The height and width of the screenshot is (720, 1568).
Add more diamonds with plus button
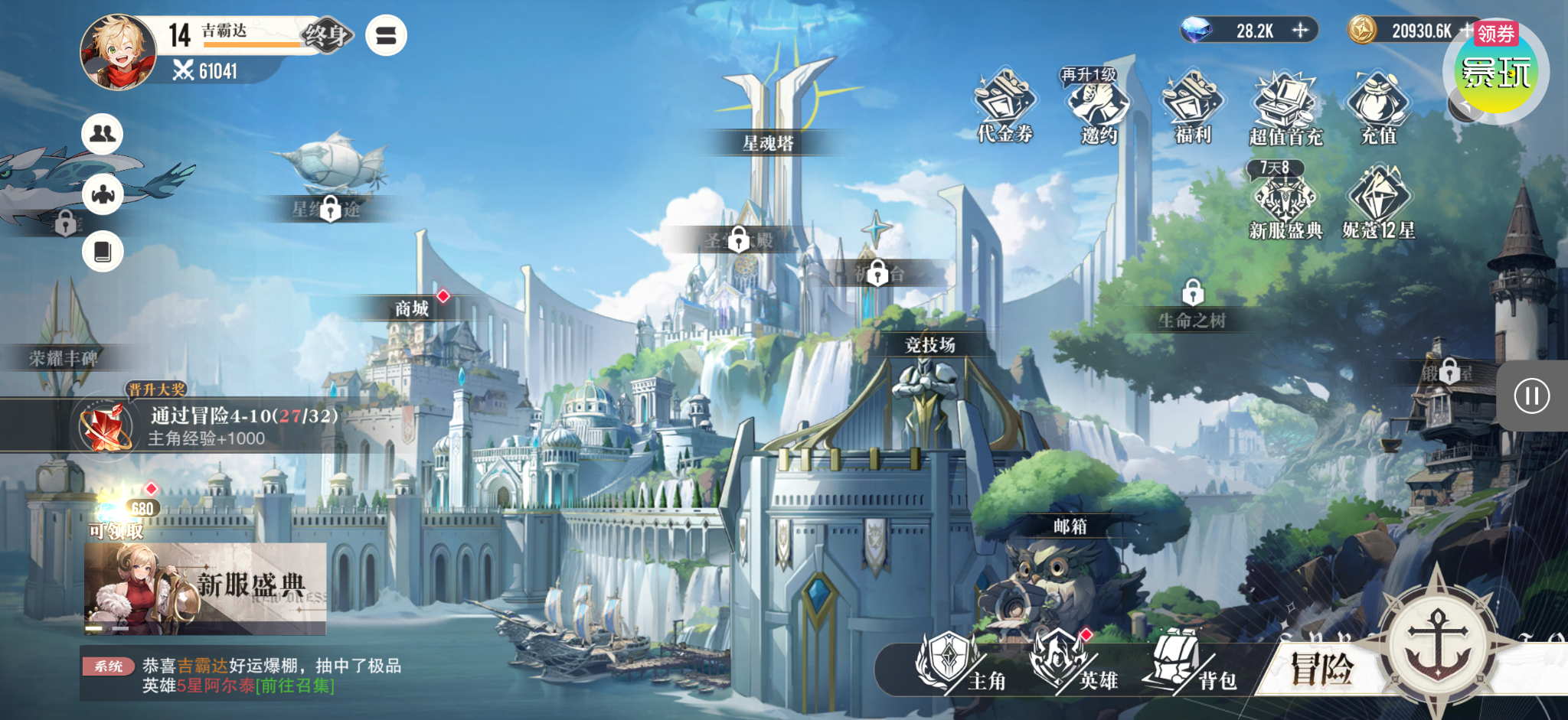[1300, 31]
